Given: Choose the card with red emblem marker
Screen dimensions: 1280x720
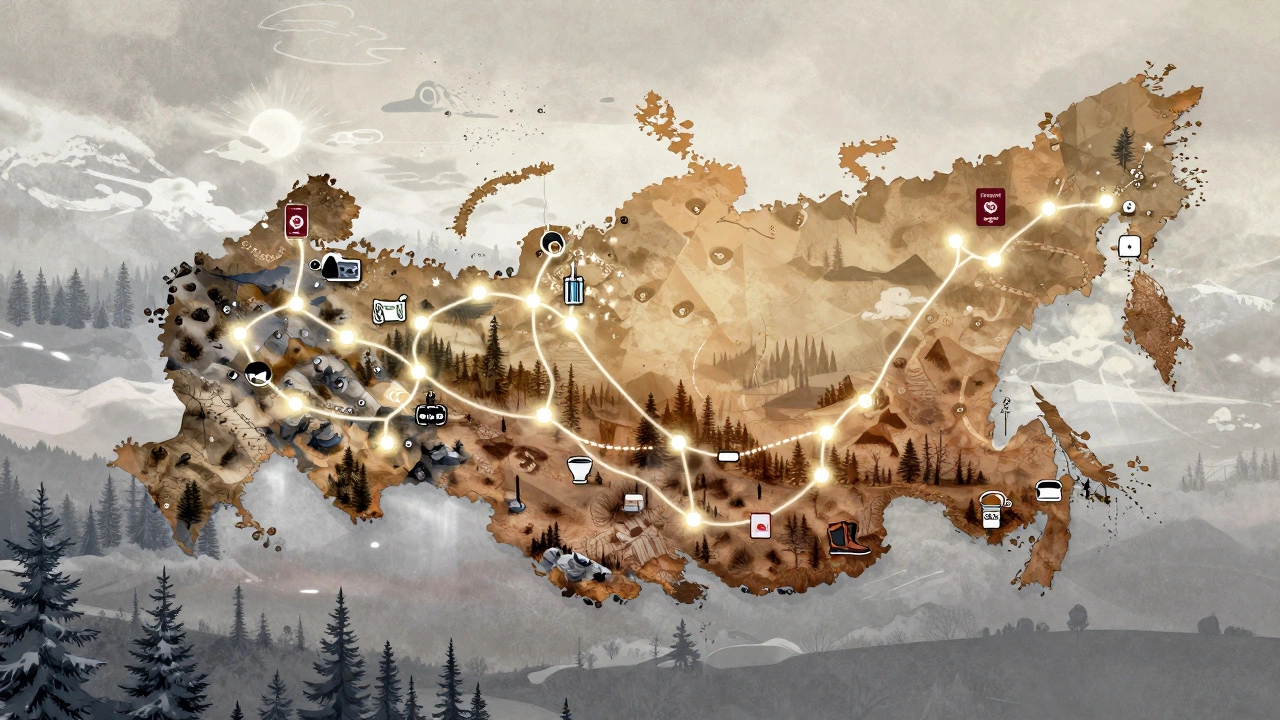Looking at the screenshot, I should (x=760, y=525).
